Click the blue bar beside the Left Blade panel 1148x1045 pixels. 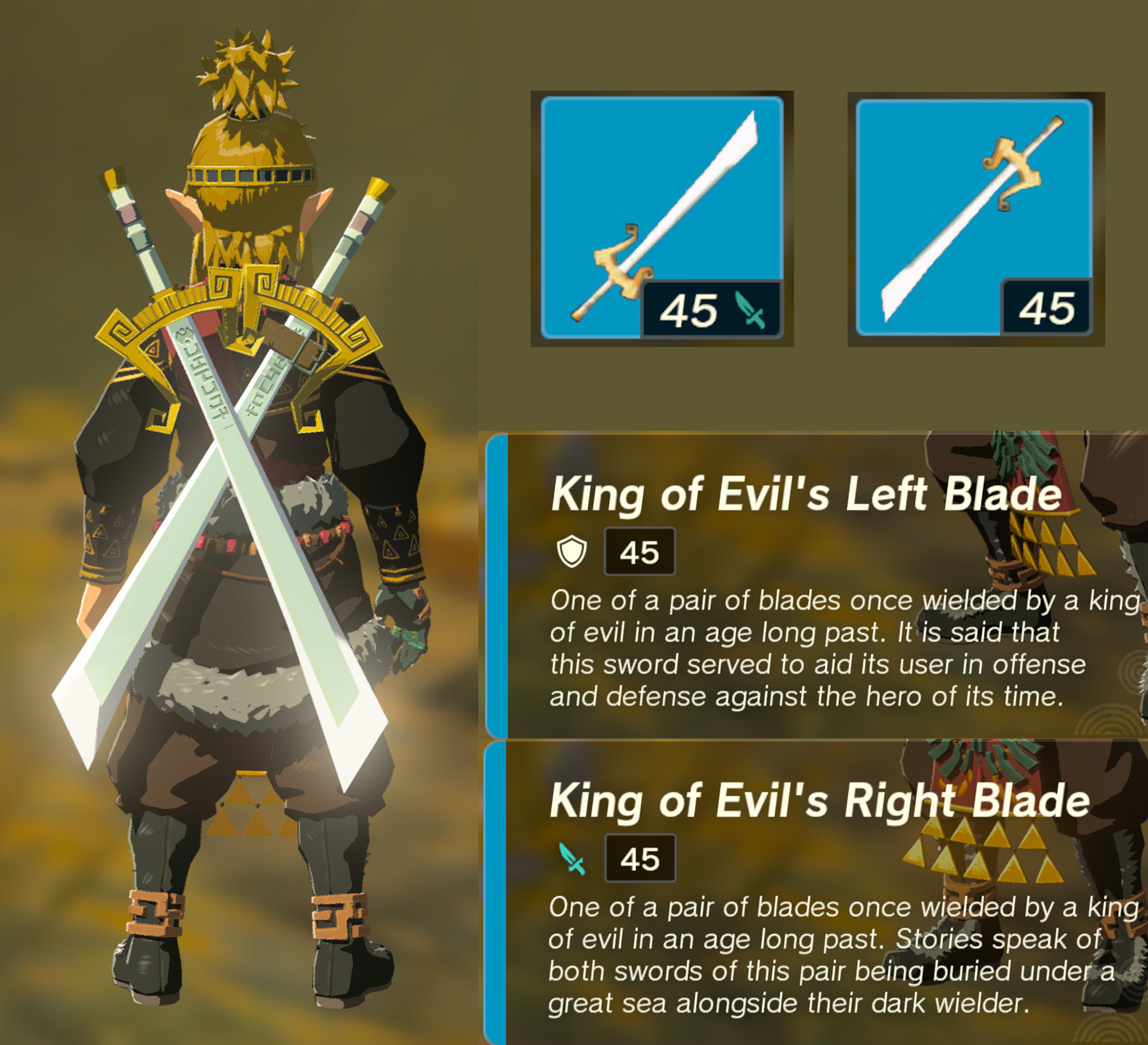click(492, 587)
